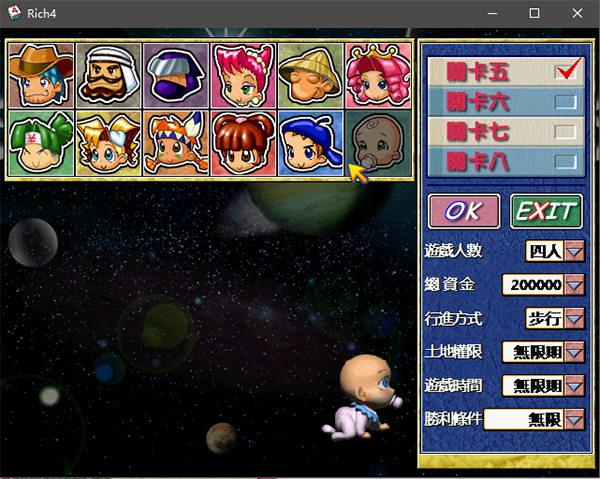Image resolution: width=600 pixels, height=479 pixels.
Task: Tick the 關卡六 stage checkbox
Action: click(565, 101)
